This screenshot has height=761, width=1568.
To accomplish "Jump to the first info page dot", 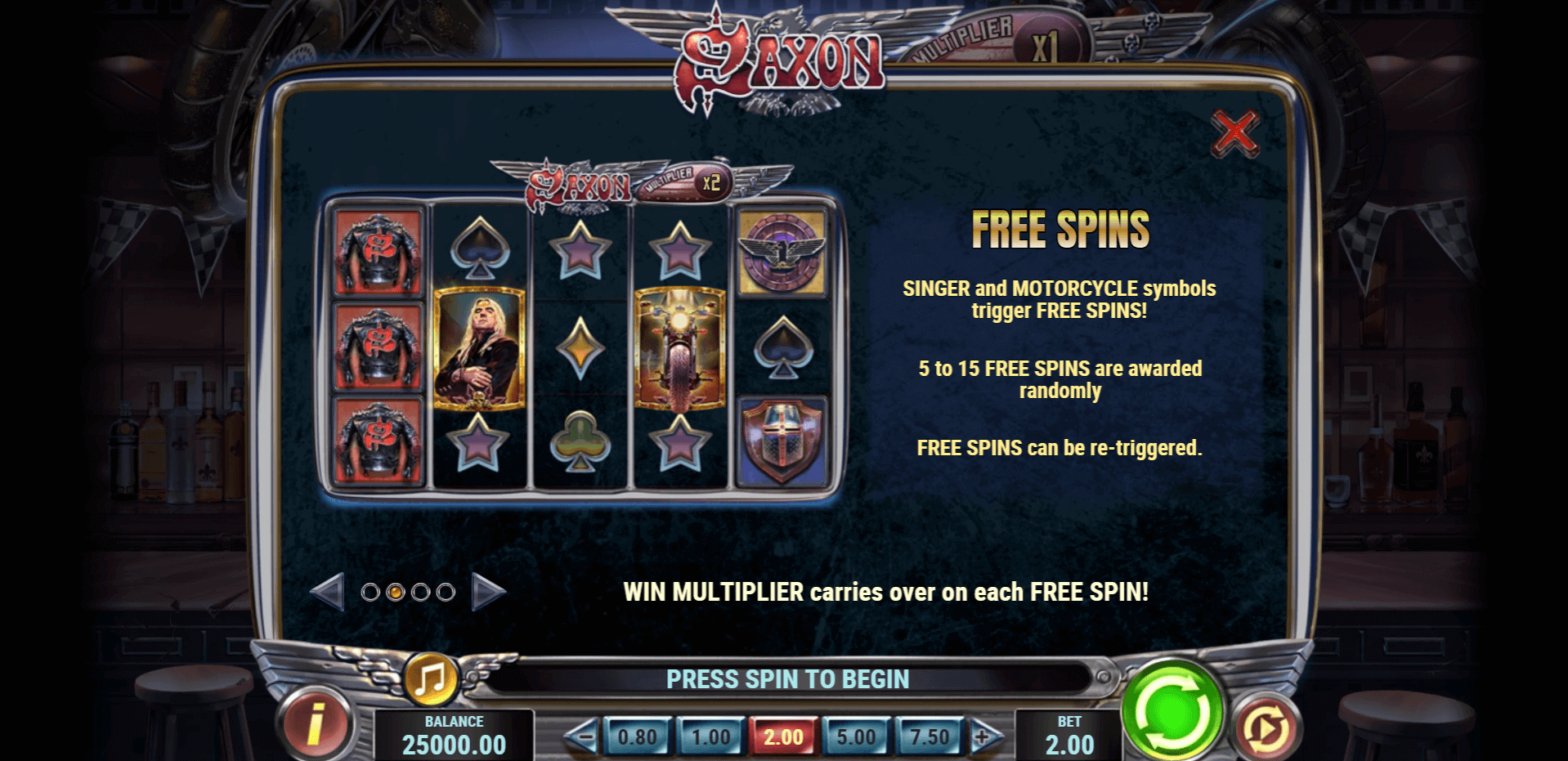I will [370, 592].
